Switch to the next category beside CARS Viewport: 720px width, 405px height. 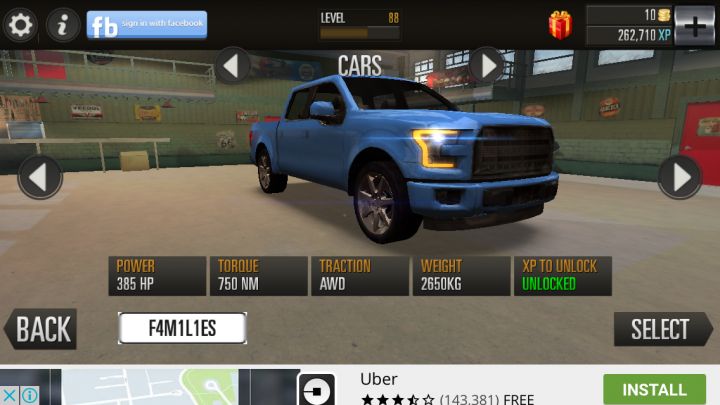click(x=487, y=66)
